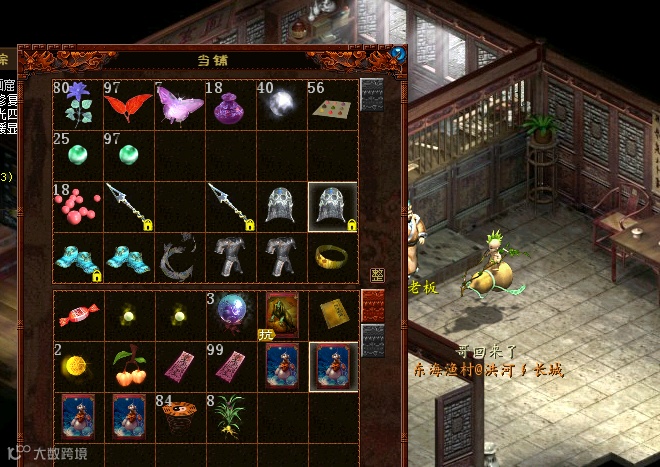Select the red wrapped candy item

(76, 316)
